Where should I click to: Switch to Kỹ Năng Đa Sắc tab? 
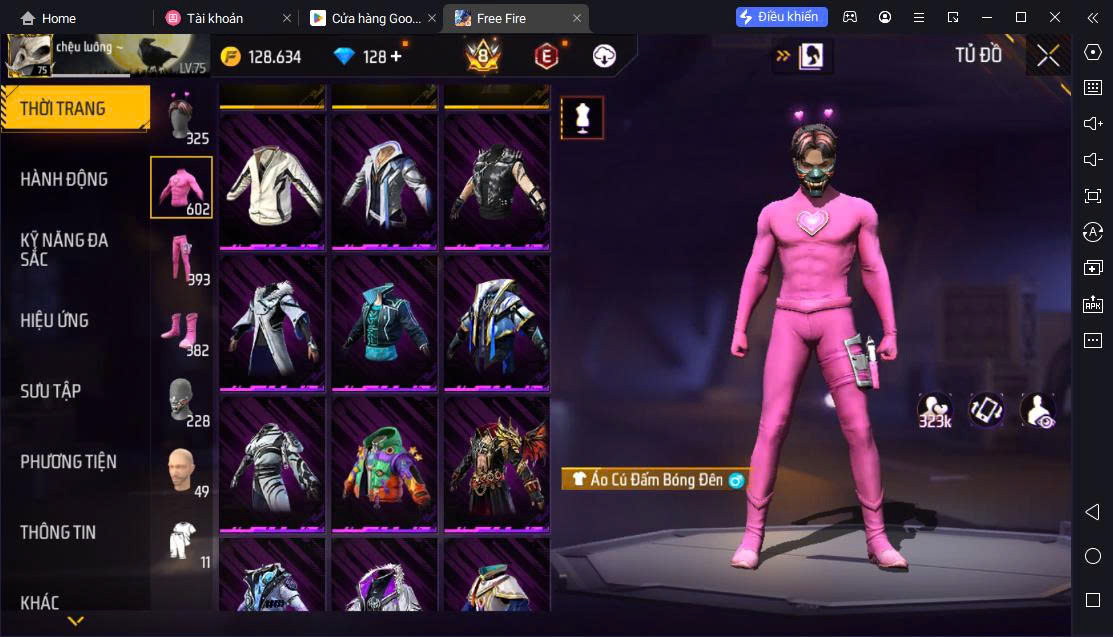[x=64, y=249]
